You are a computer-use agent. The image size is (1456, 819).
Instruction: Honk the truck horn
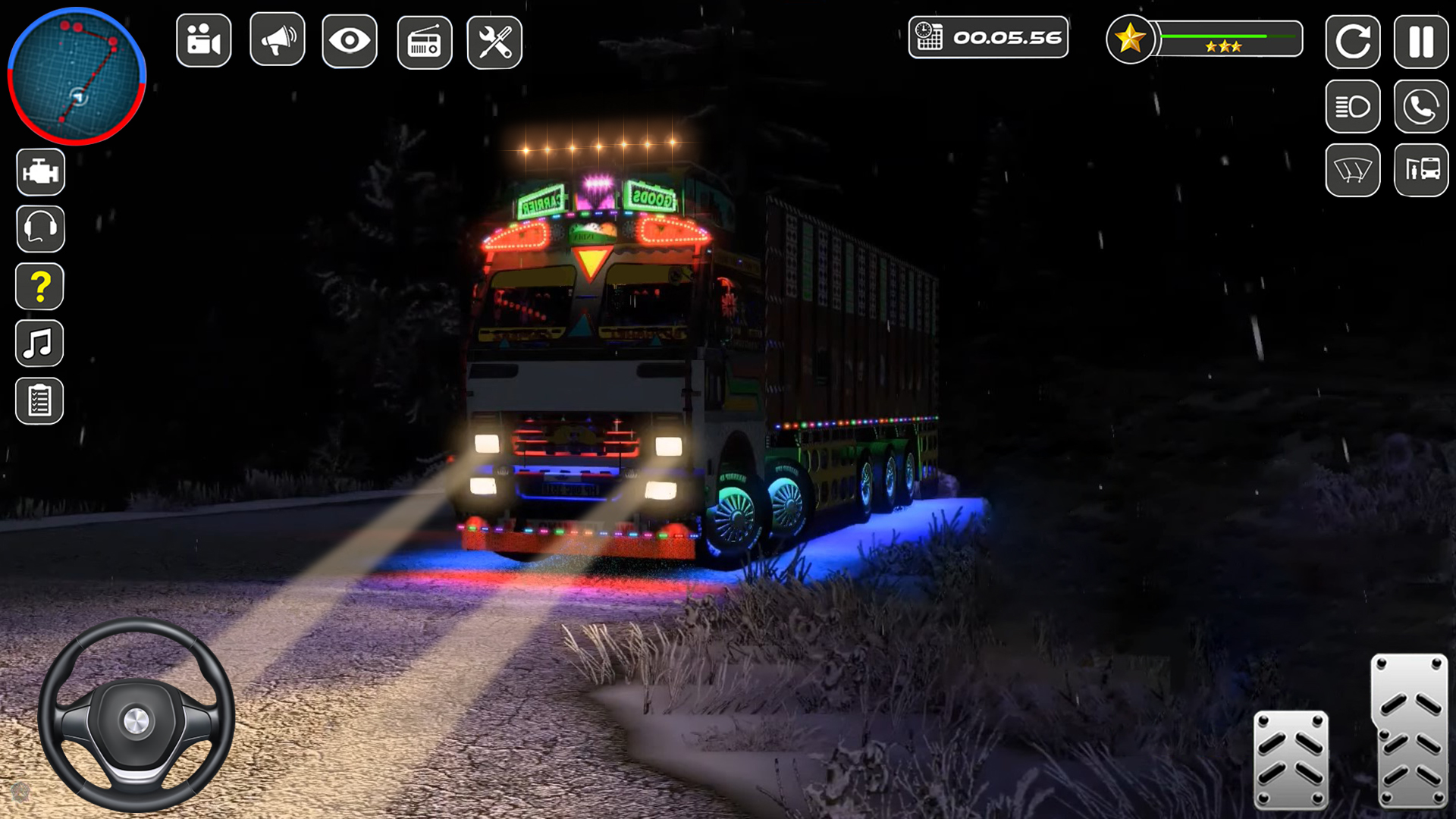276,42
